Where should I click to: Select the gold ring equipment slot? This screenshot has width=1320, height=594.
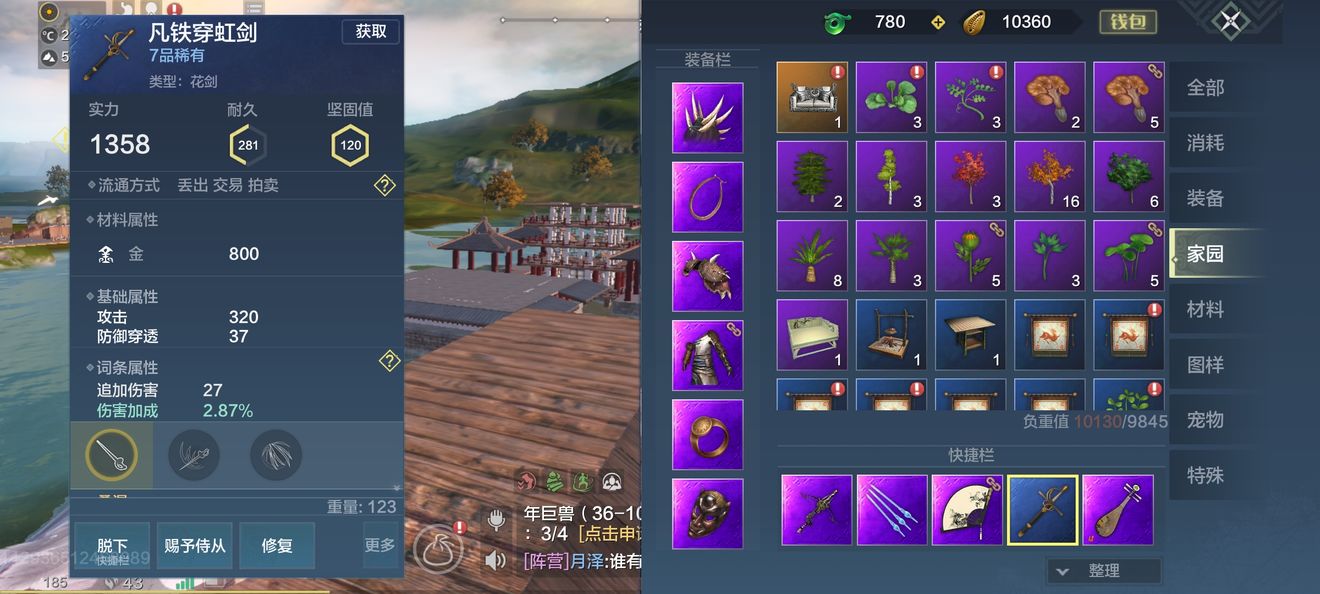pyautogui.click(x=708, y=435)
